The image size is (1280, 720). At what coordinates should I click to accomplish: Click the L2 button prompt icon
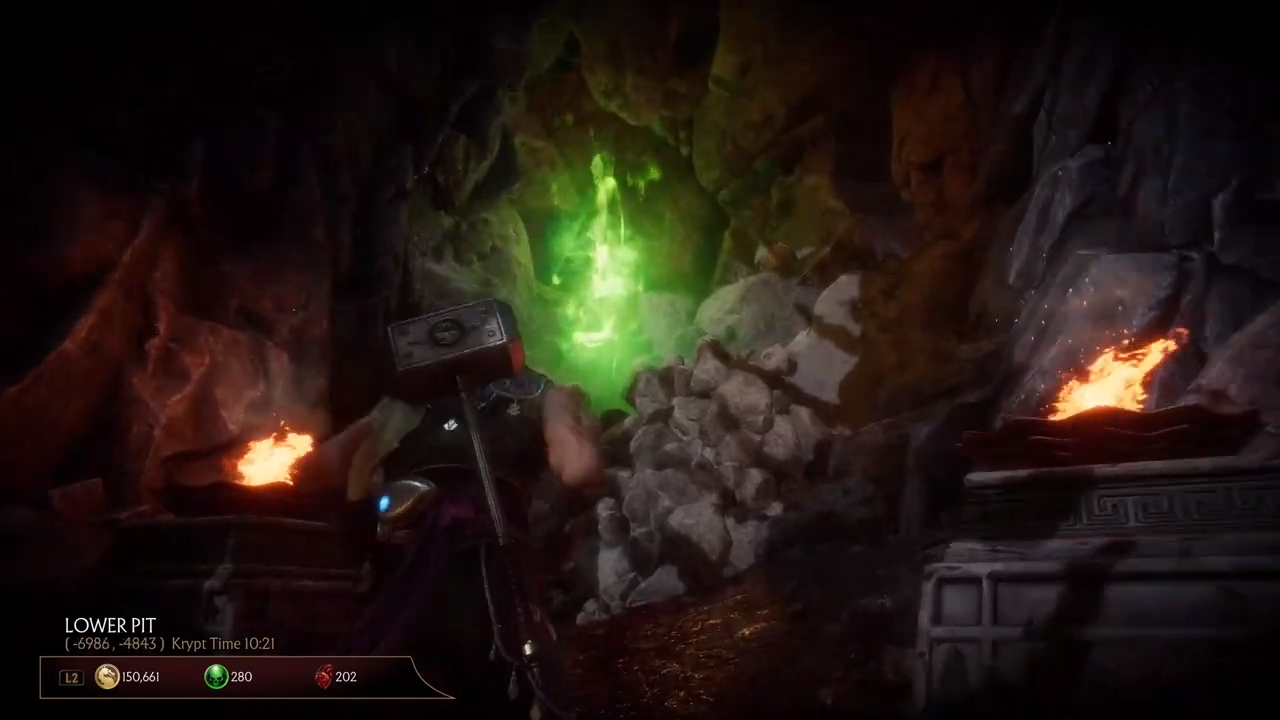pos(70,677)
